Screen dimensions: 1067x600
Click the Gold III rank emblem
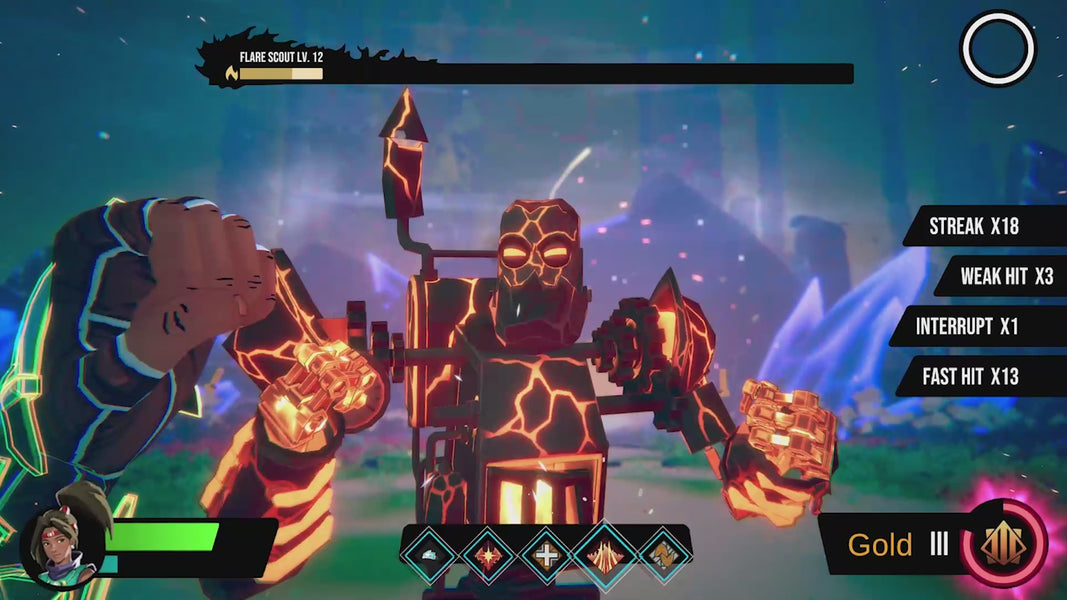click(x=1003, y=545)
